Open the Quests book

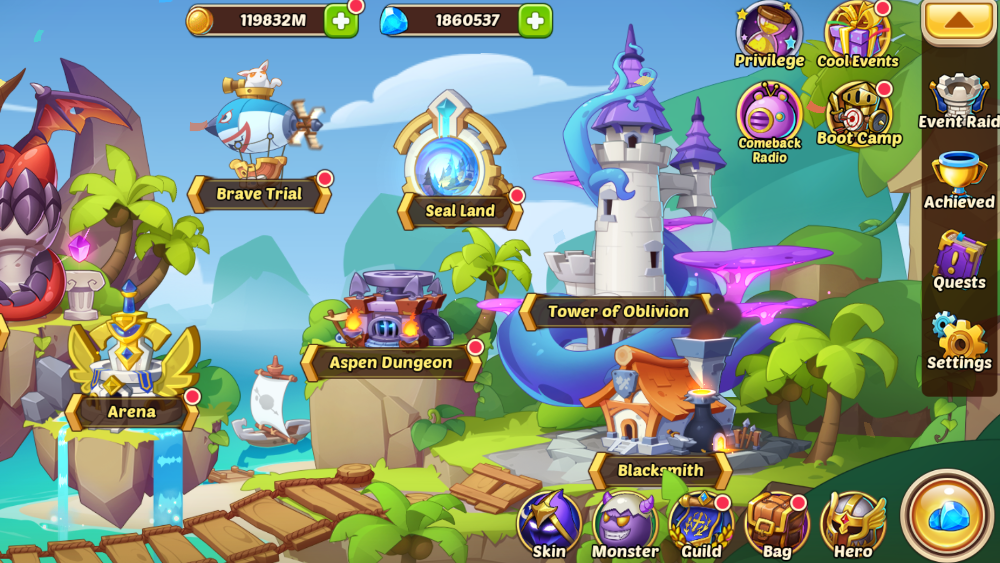point(959,261)
